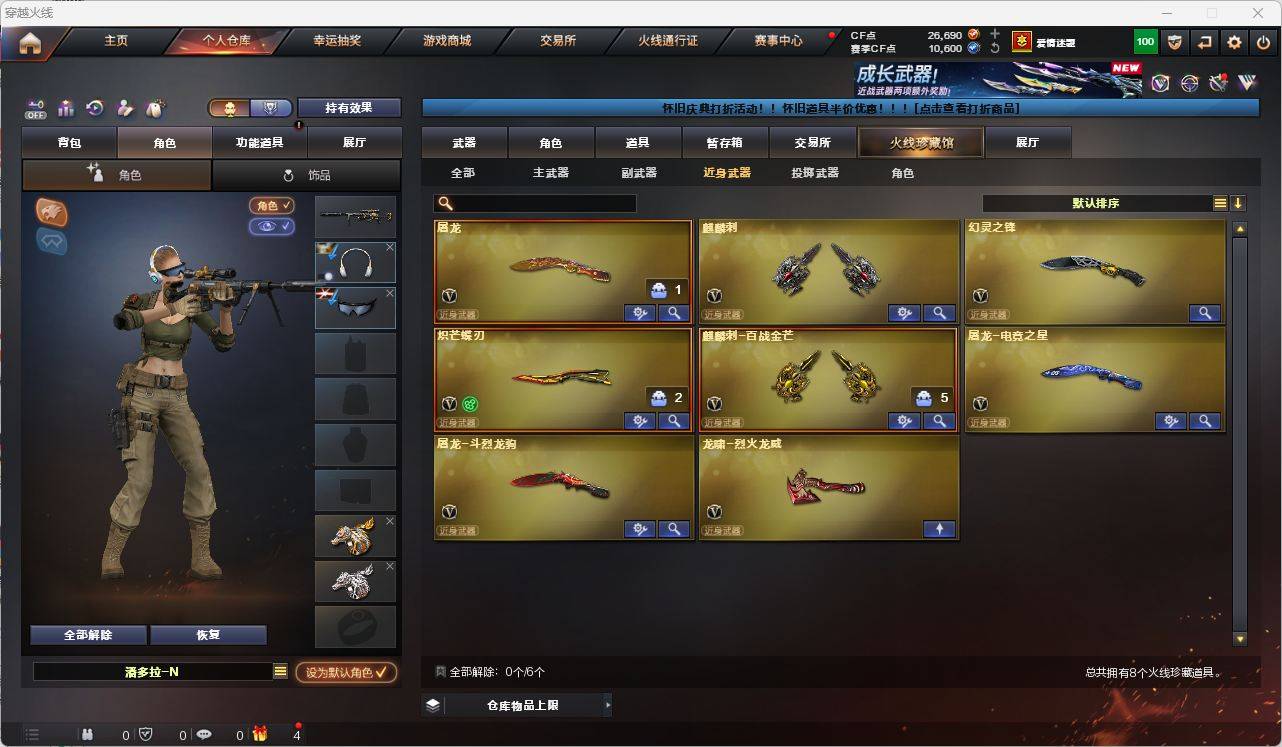The height and width of the screenshot is (747, 1282).
Task: Click the inspect icon on the 麒麟刺-百战金芒 card
Action: (x=939, y=420)
